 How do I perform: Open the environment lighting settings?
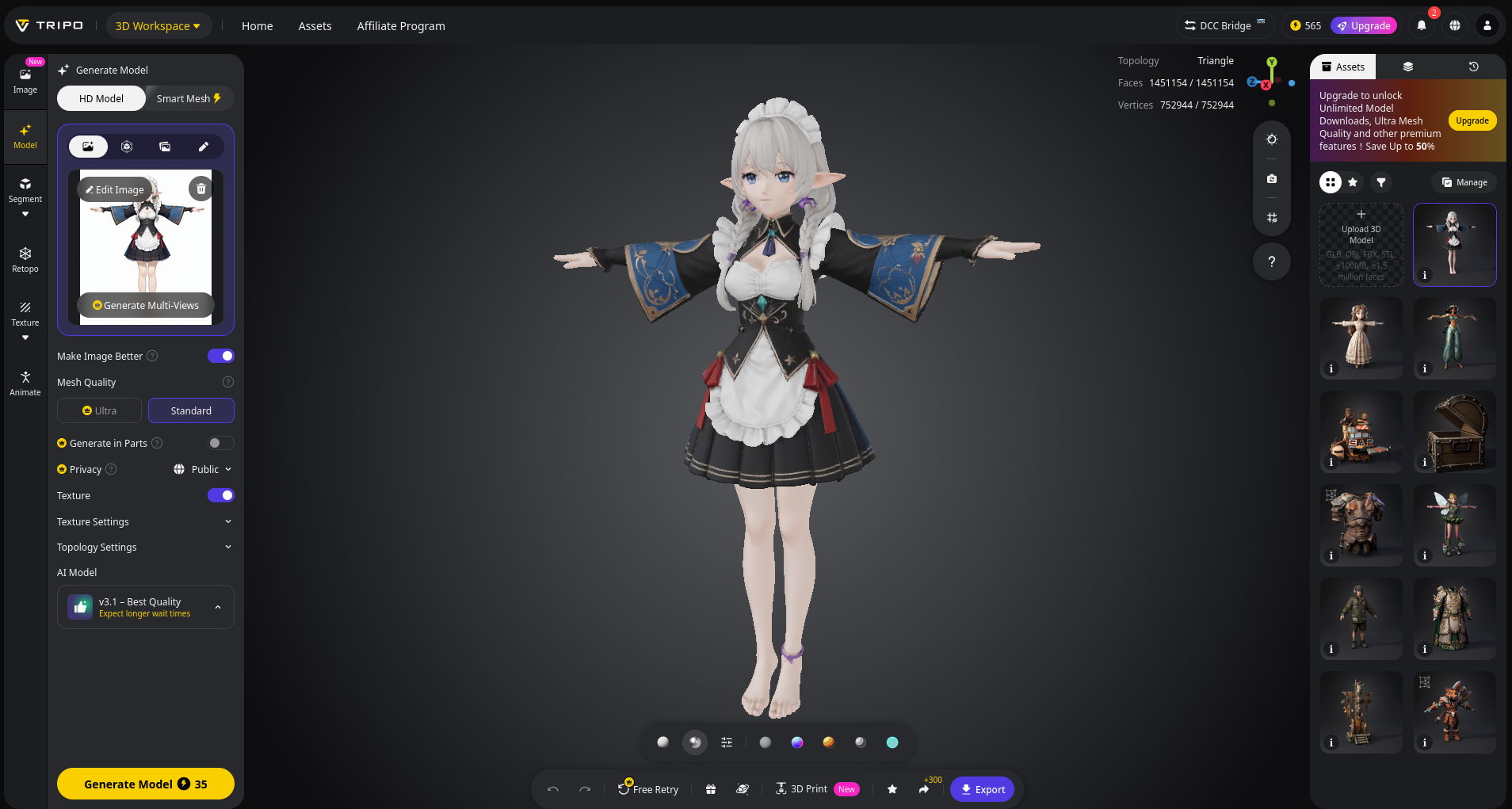[1272, 139]
